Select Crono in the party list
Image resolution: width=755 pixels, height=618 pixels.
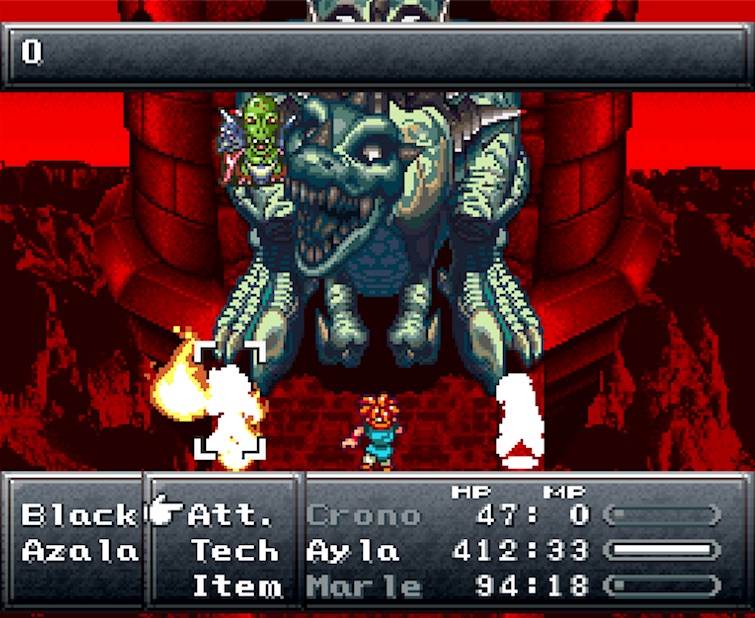pos(363,515)
